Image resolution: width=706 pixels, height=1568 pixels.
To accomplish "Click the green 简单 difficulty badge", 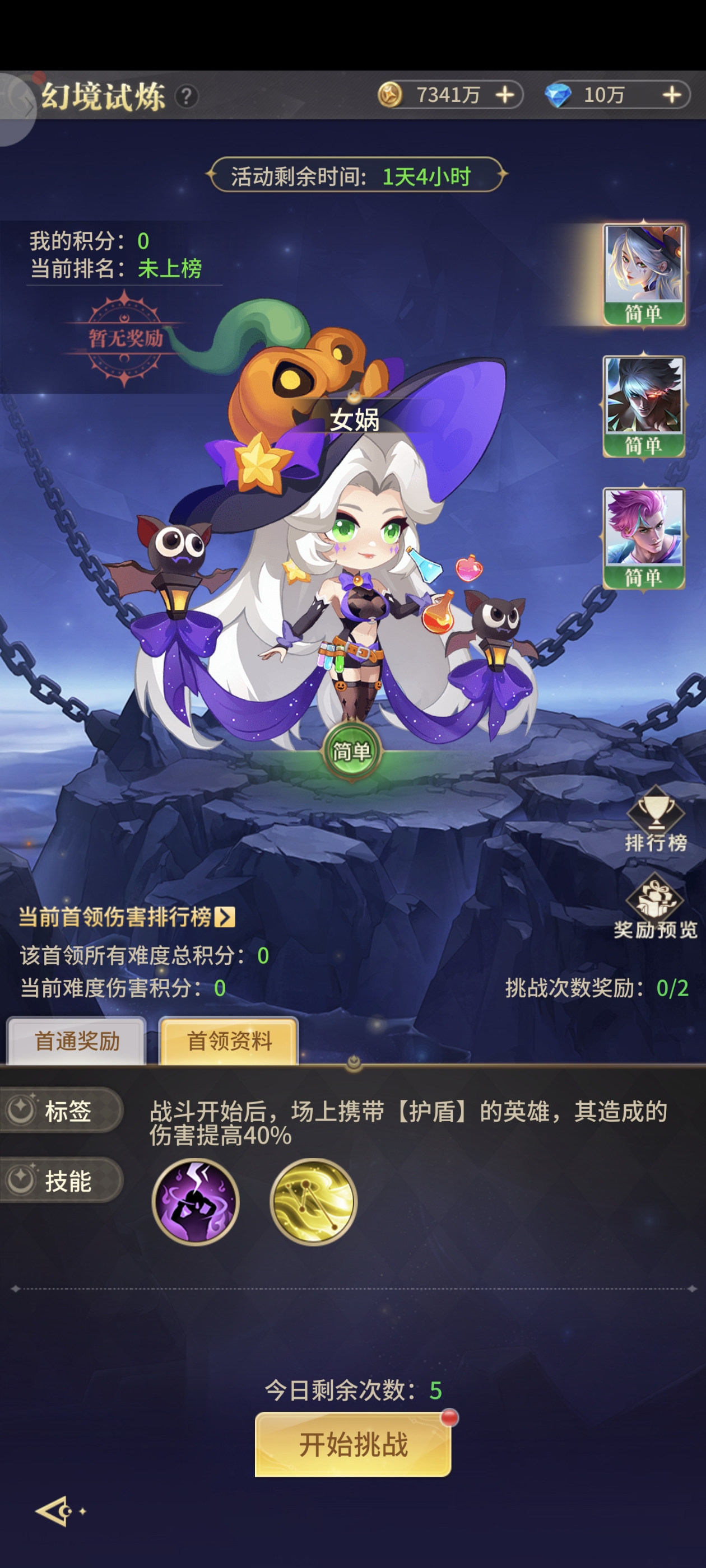I will coord(351,751).
